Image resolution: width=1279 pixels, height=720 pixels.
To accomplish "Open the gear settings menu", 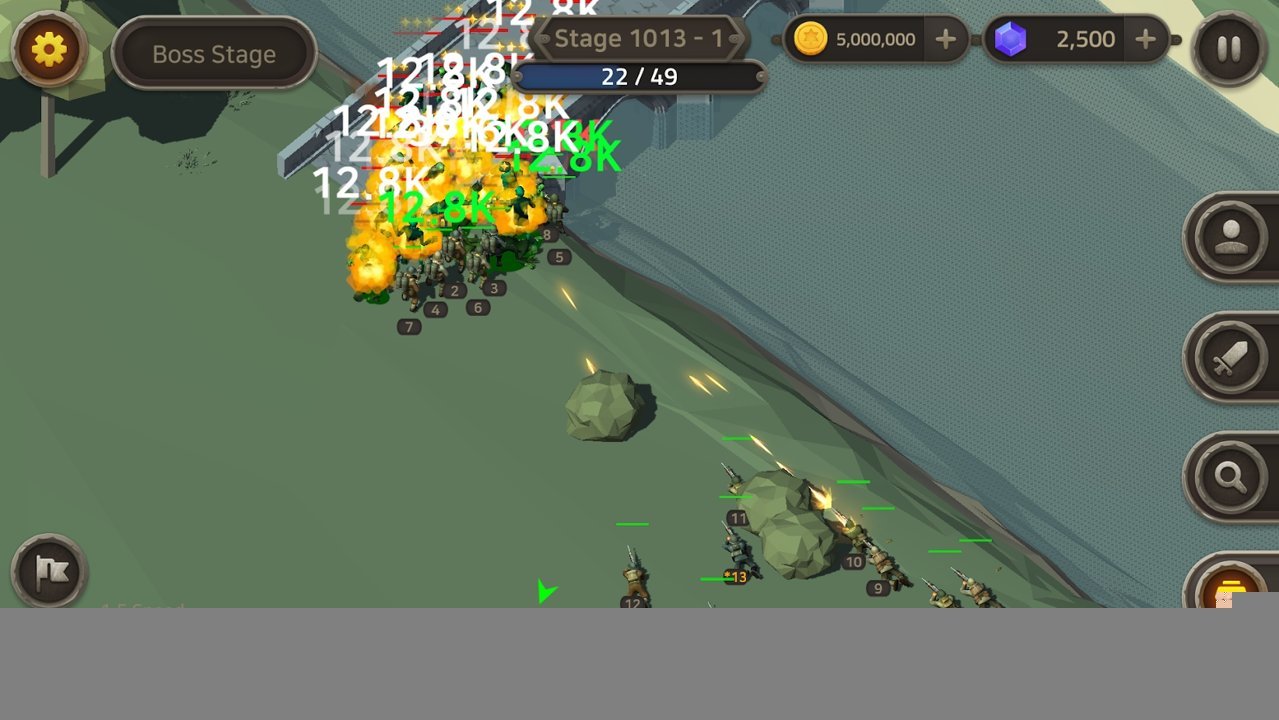I will [49, 49].
